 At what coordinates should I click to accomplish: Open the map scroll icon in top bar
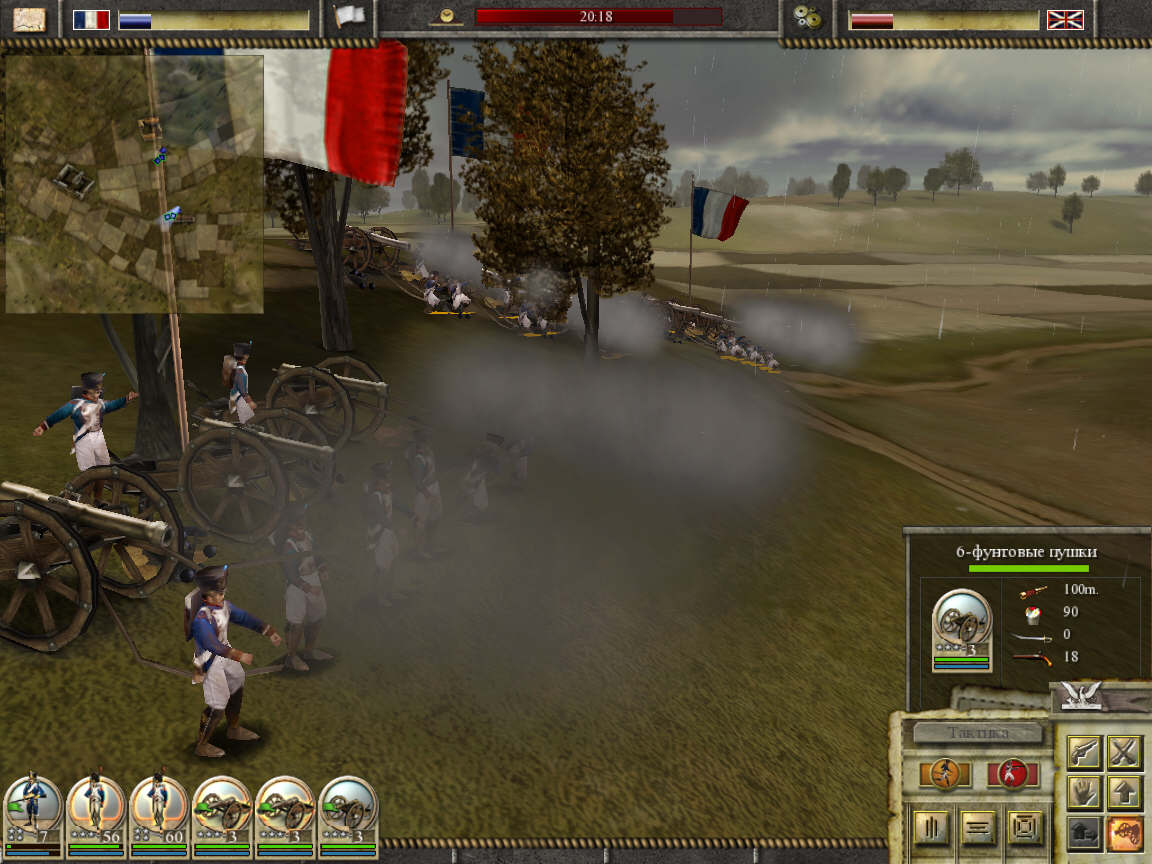pyautogui.click(x=29, y=18)
